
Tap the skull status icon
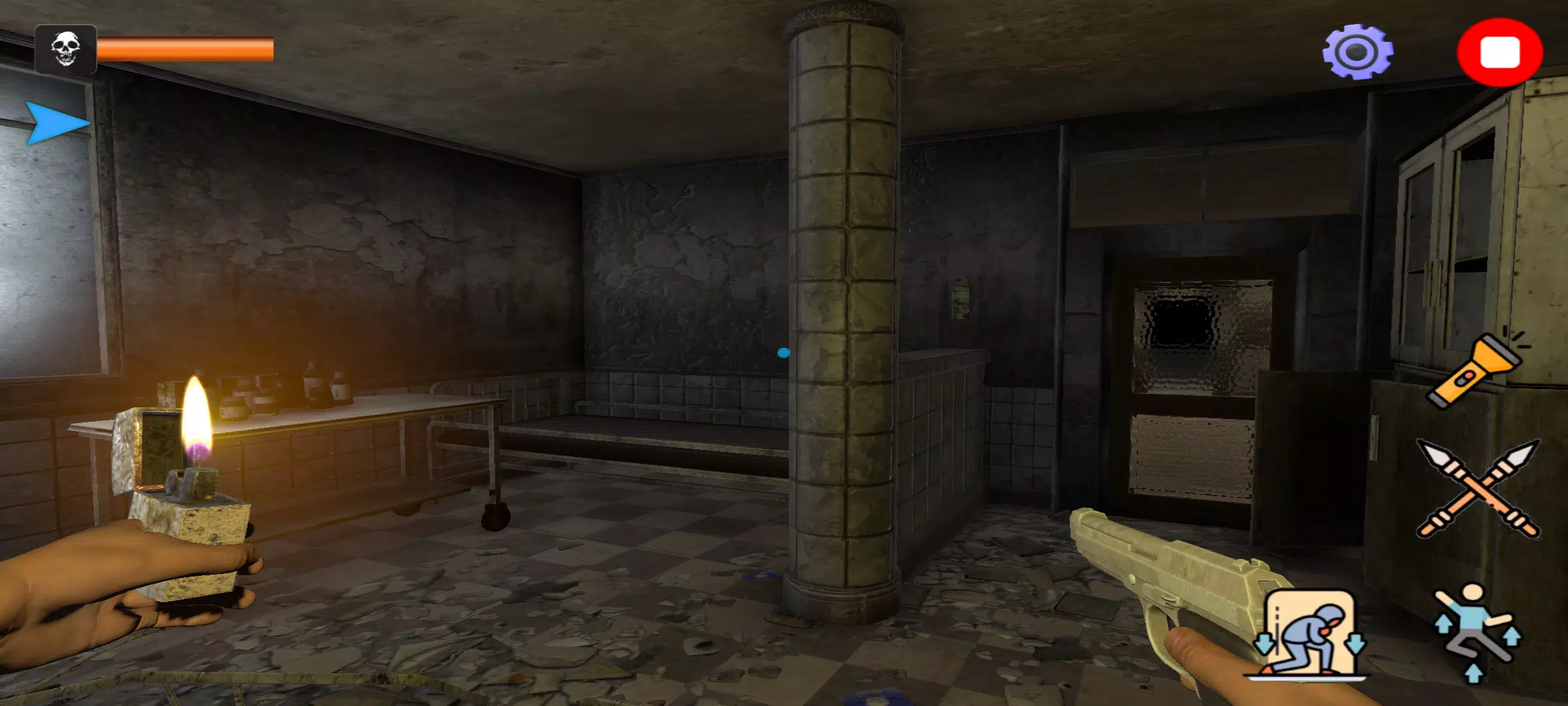click(x=65, y=49)
